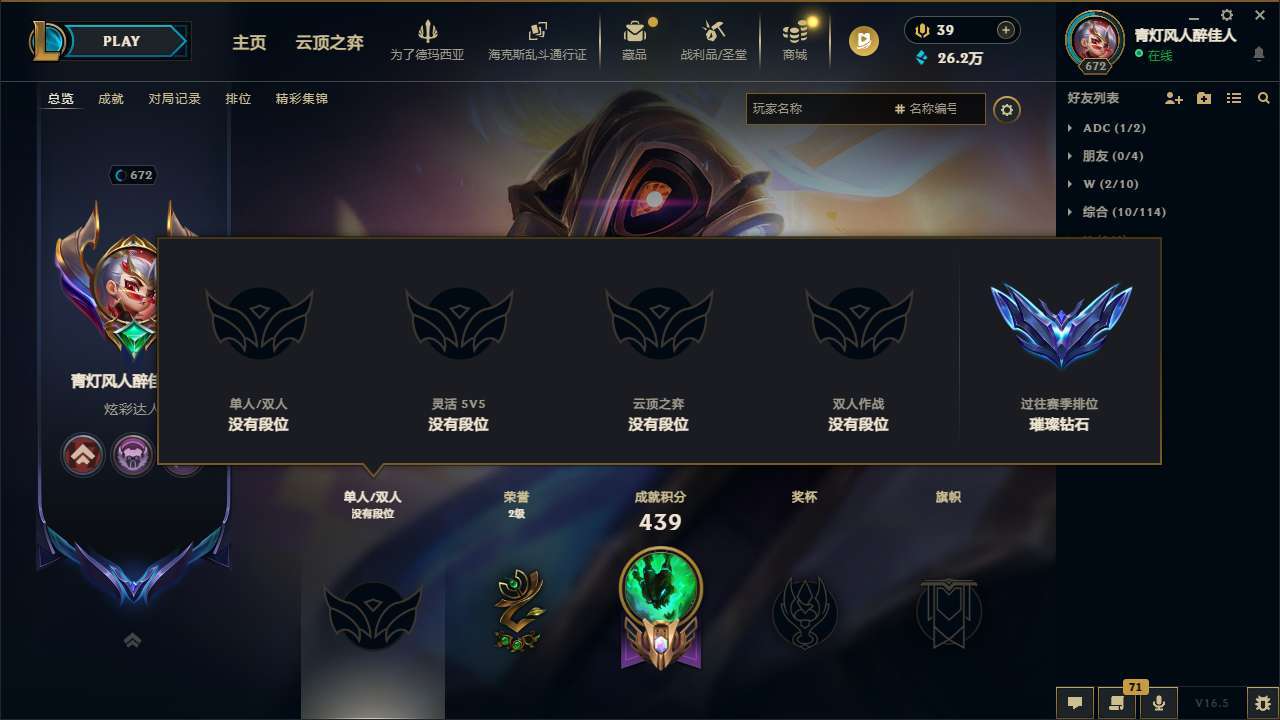
Task: Expand the 综合 (10/114) friend group
Action: tap(1124, 212)
